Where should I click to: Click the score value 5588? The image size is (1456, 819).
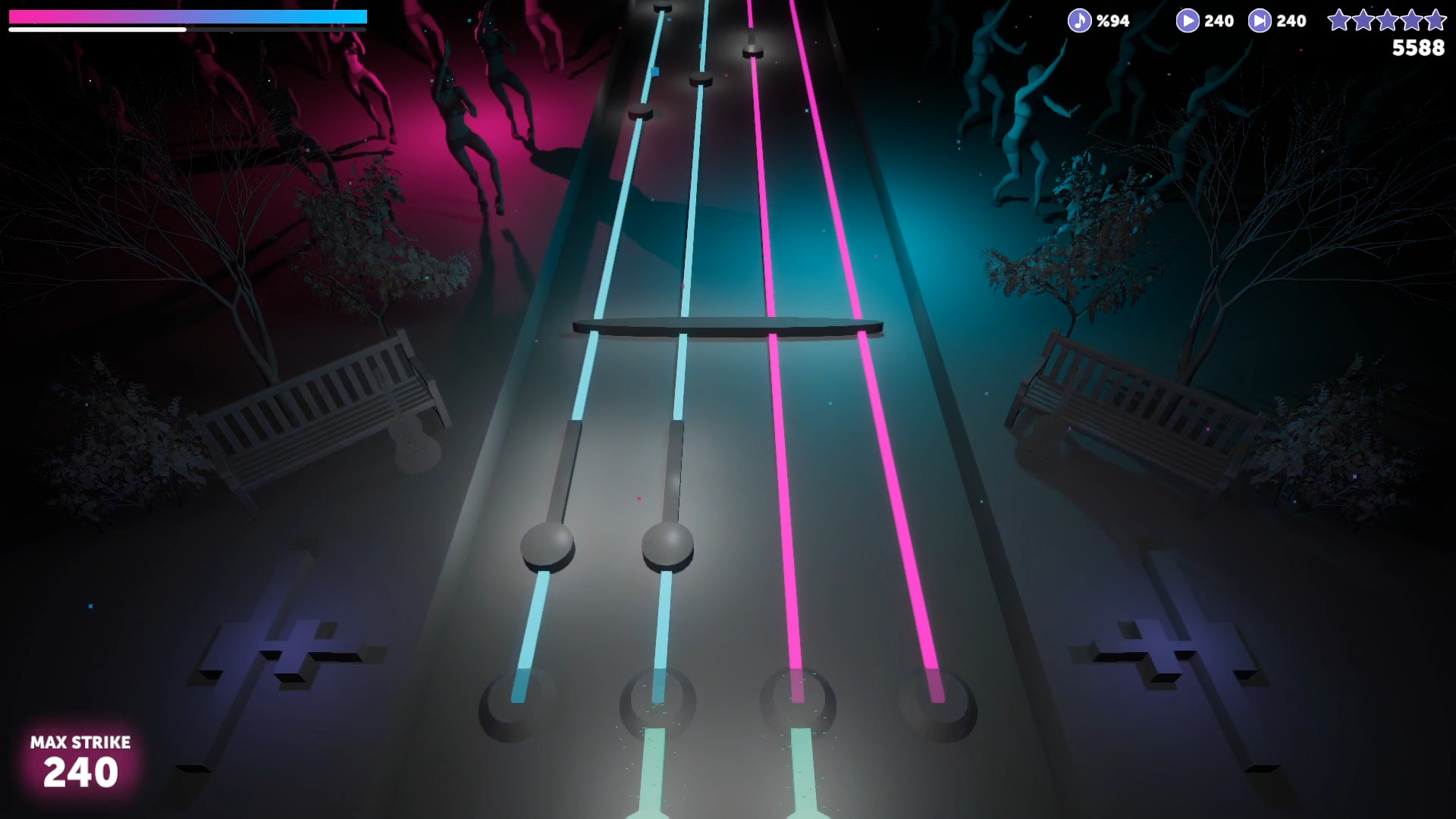[x=1420, y=49]
